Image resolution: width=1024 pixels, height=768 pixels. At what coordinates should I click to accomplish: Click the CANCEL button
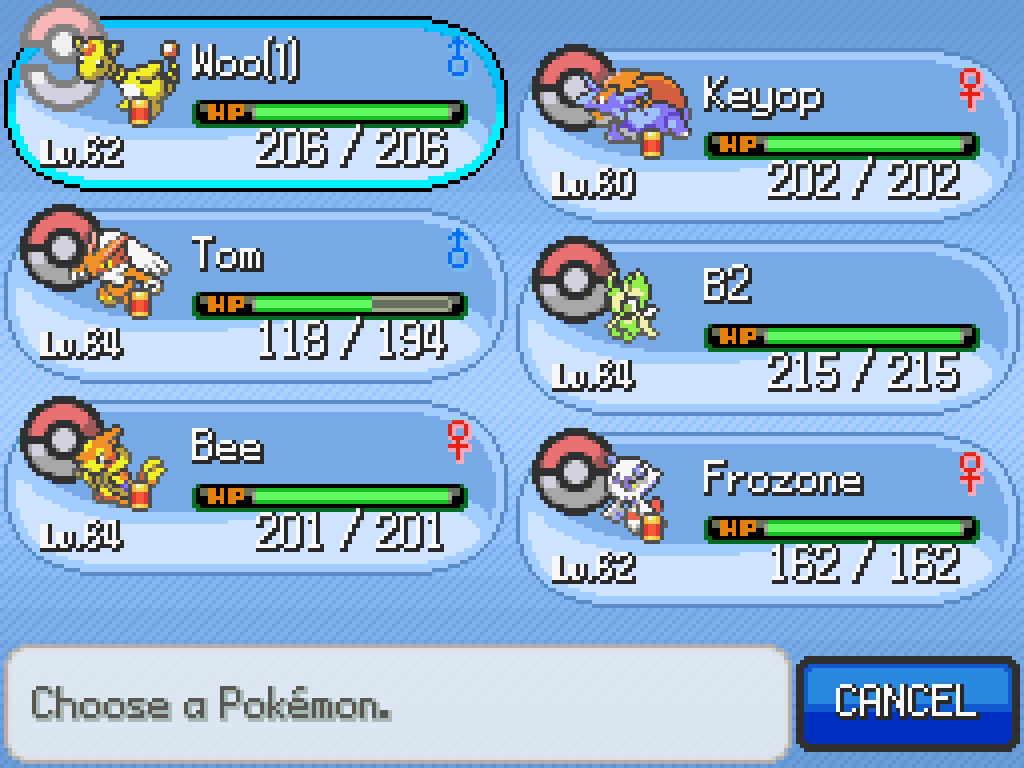coord(906,702)
